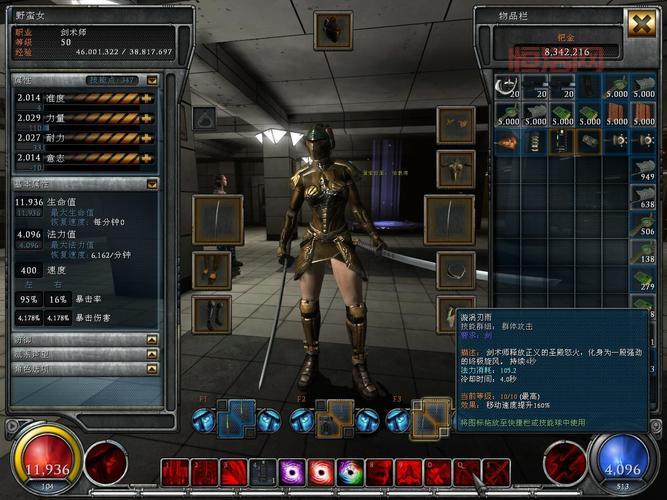Add a point to 力量 (strength)

point(148,119)
